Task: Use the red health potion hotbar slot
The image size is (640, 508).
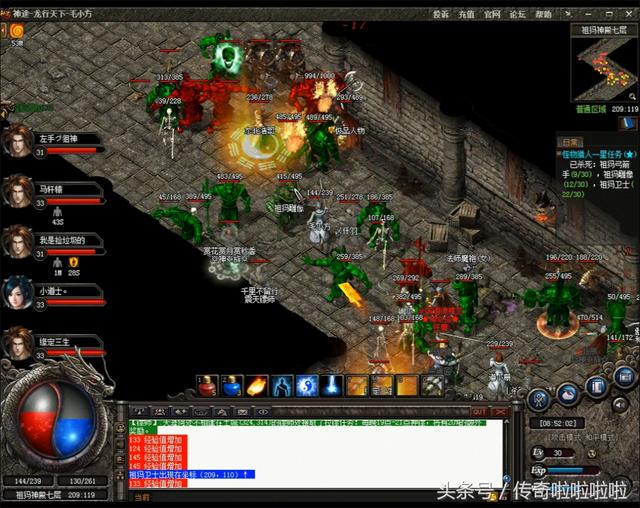Action: (208, 386)
